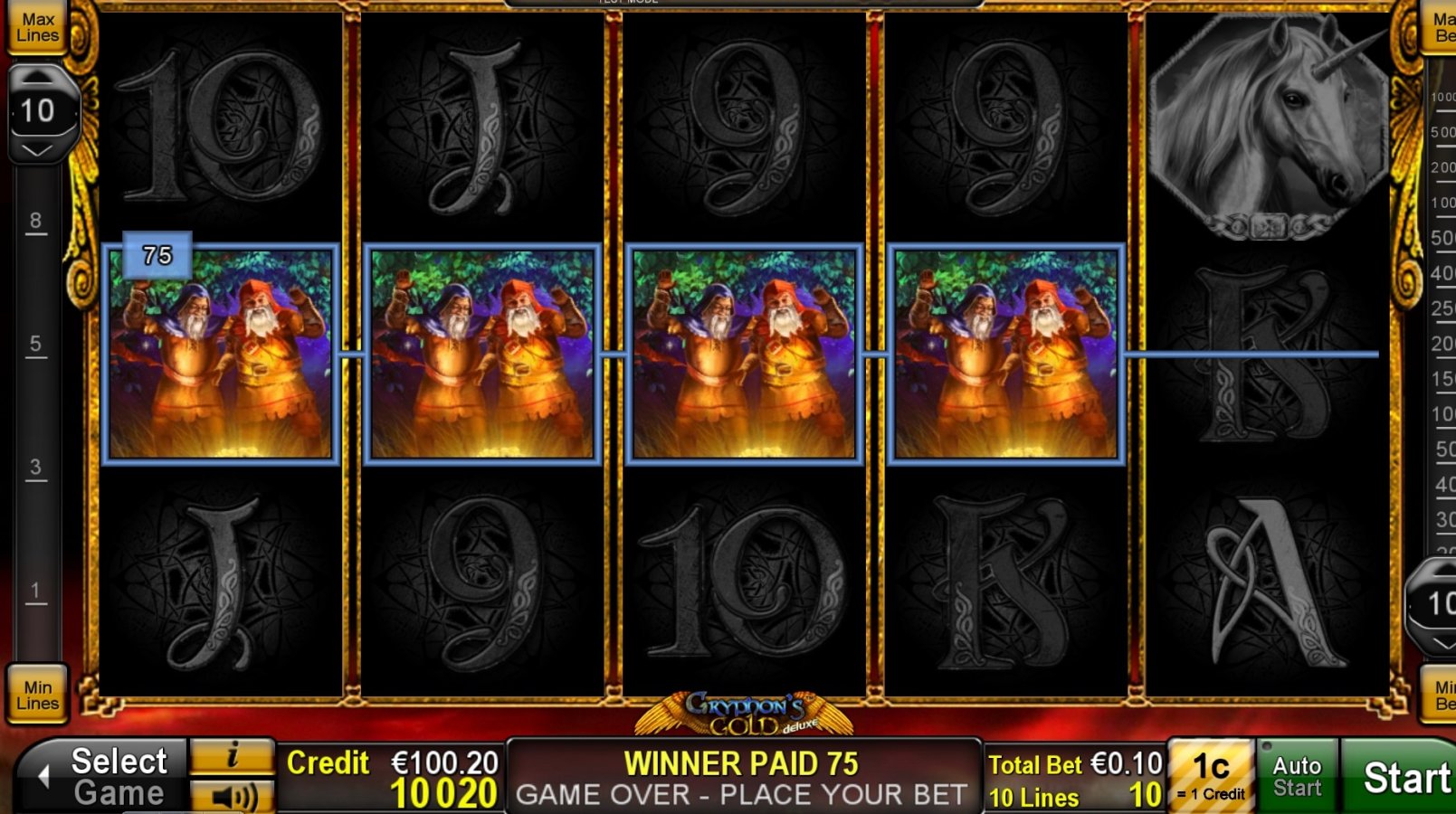
Task: Enable Max Lines
Action: click(x=37, y=26)
